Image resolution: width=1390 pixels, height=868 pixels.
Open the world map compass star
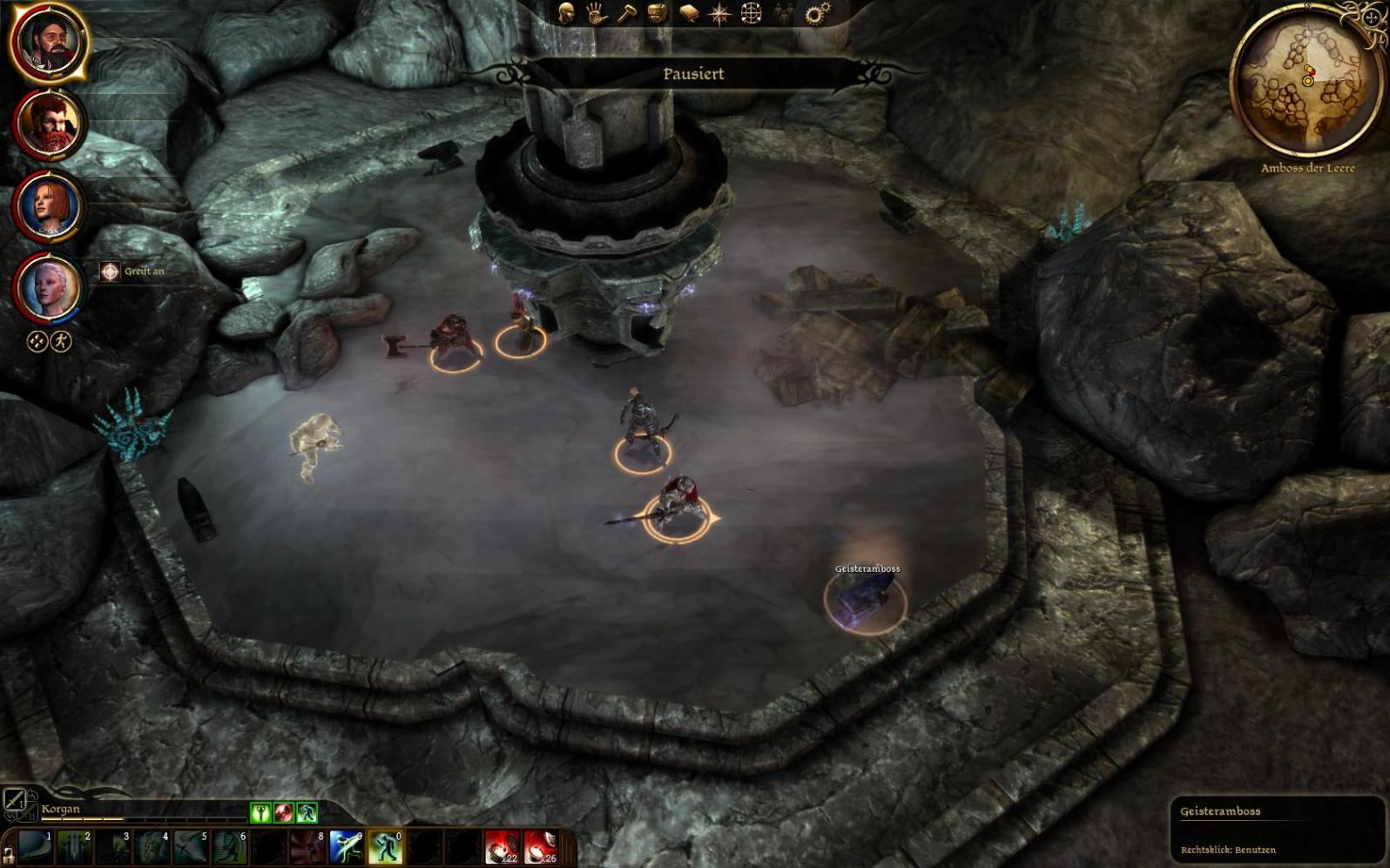720,14
